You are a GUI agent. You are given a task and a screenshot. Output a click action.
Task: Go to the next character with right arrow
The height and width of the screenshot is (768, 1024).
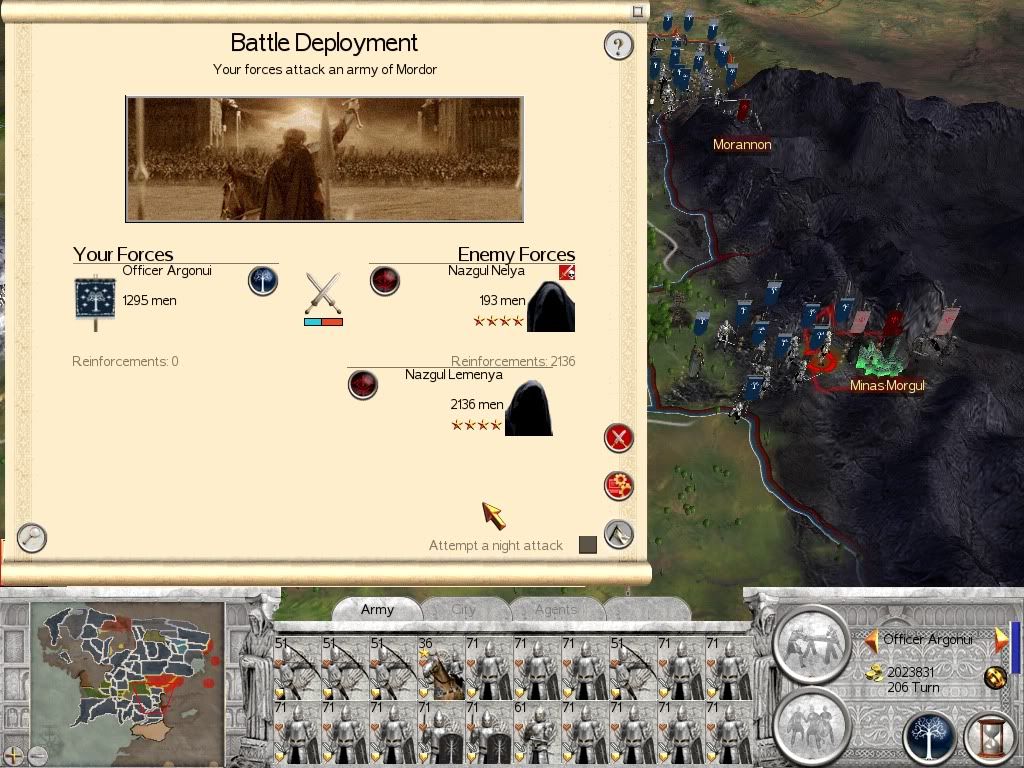point(999,639)
